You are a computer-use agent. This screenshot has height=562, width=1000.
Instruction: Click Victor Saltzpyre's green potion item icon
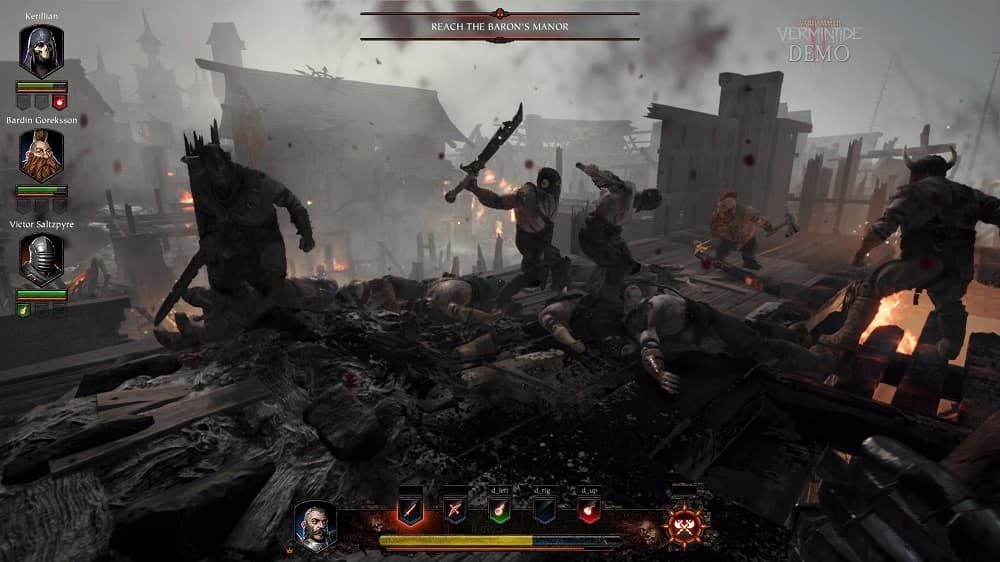[23, 310]
